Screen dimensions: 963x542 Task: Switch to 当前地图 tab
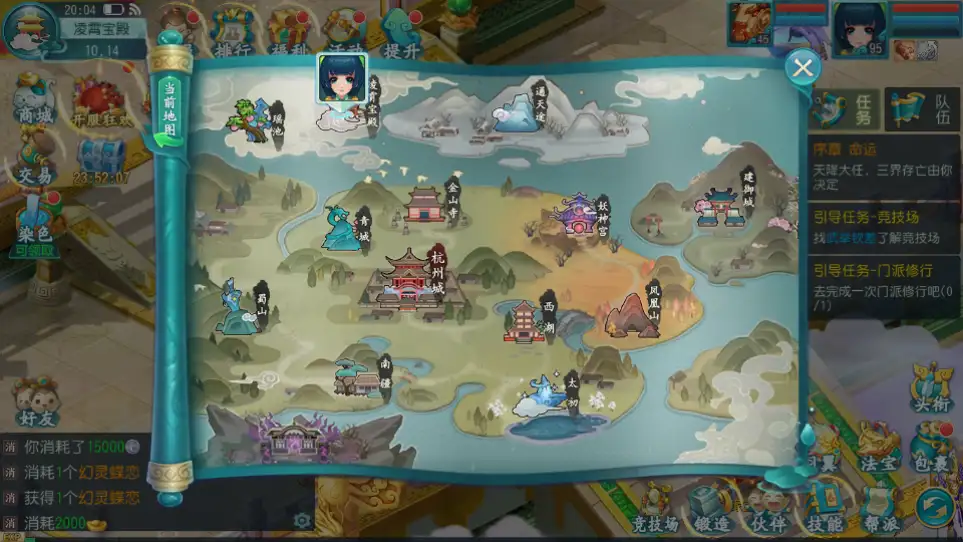coord(170,109)
